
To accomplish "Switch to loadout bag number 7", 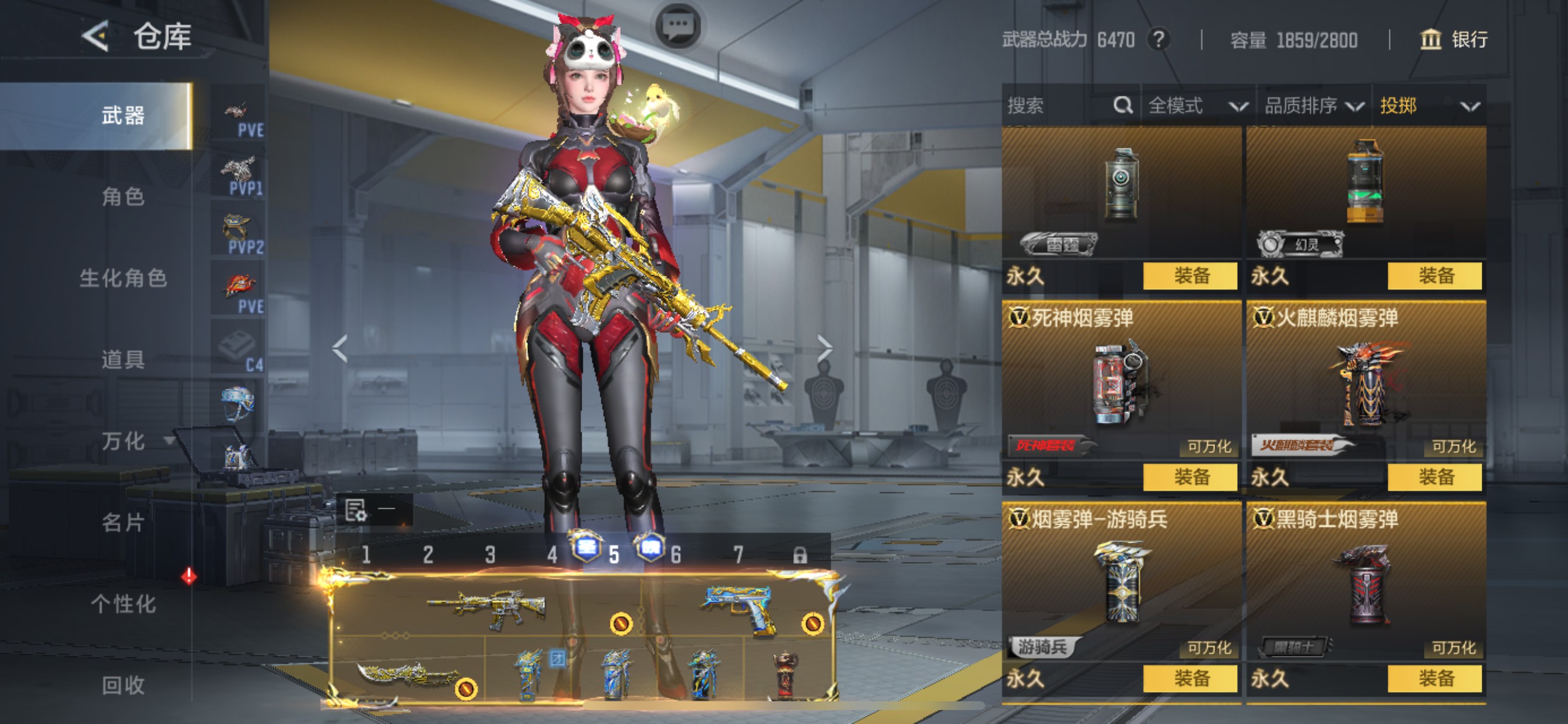I will point(738,555).
